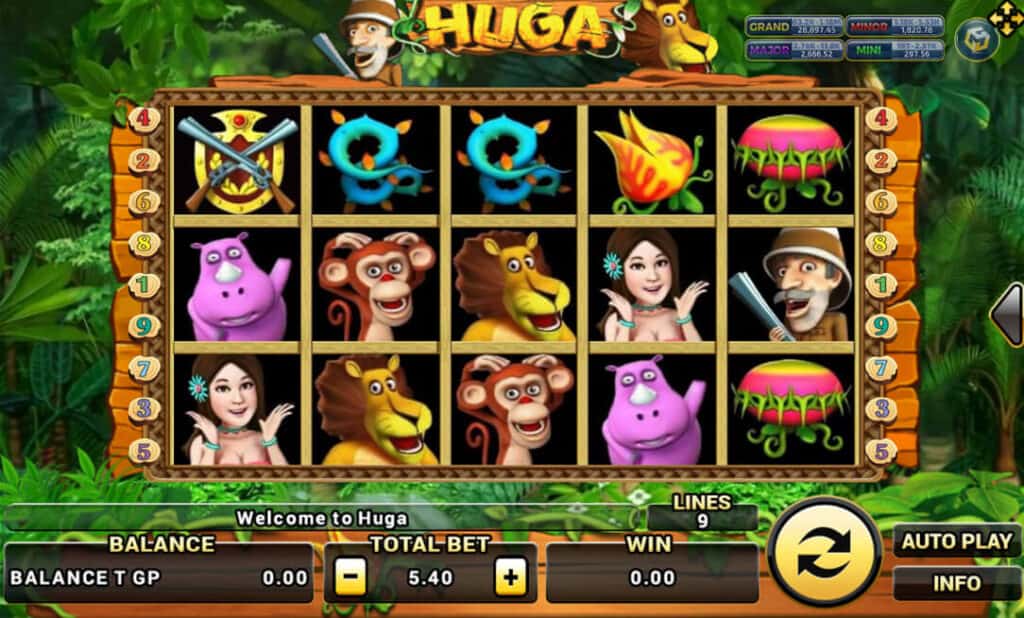
Task: Open the Mini jackpot panel
Action: [880, 50]
